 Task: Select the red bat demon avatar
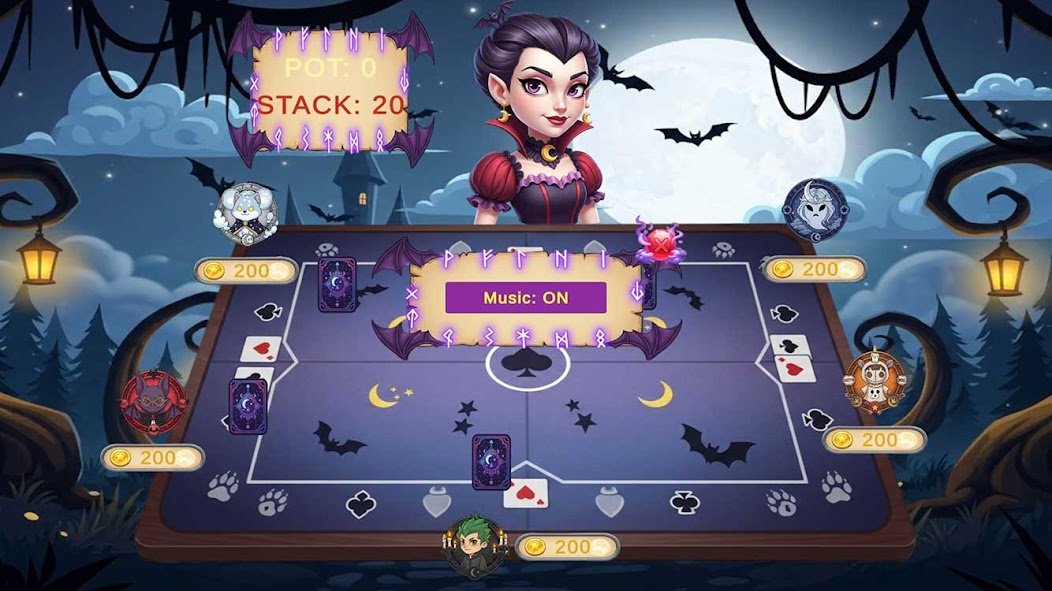153,402
